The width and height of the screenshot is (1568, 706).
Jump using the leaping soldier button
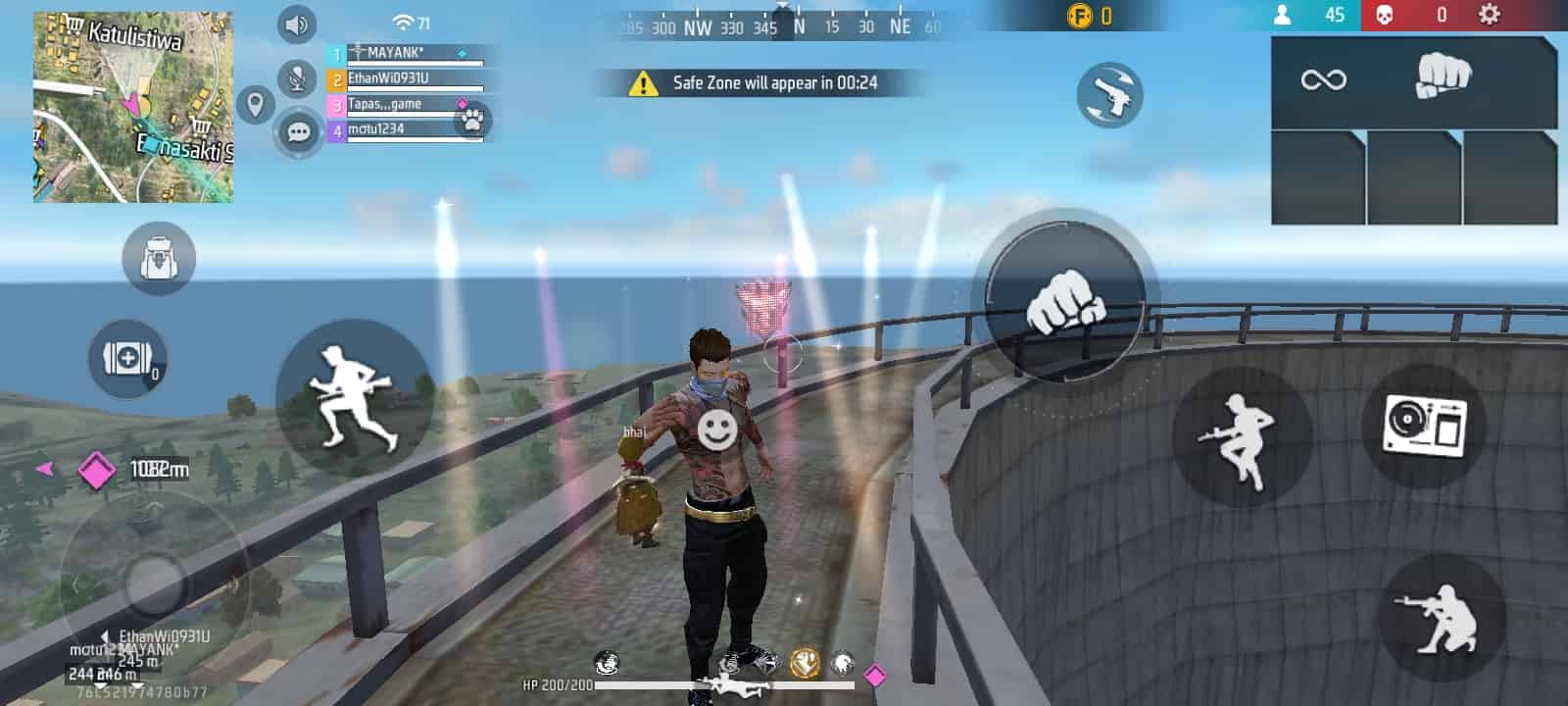(1241, 437)
